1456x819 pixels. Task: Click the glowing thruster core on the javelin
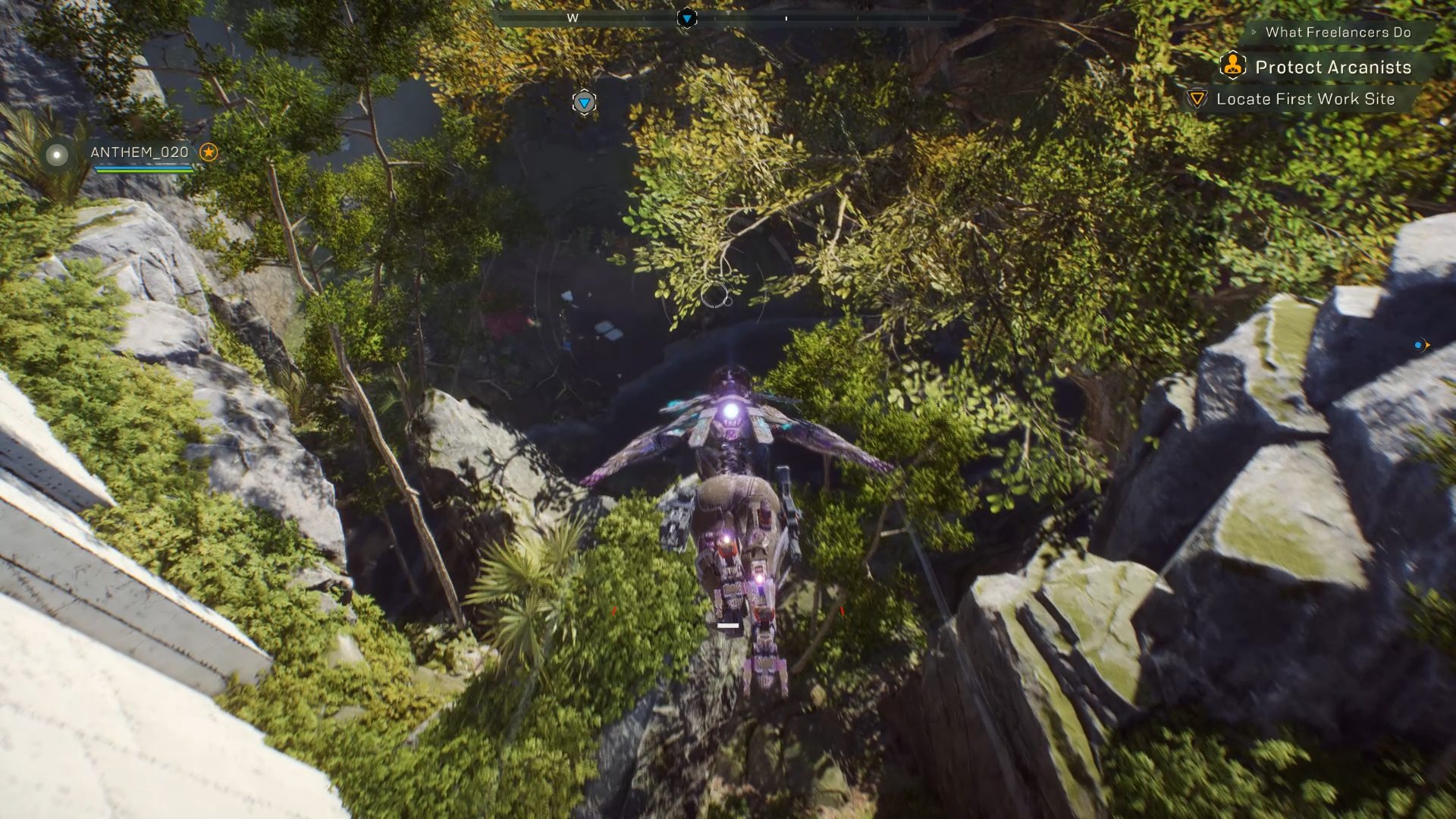(x=730, y=410)
